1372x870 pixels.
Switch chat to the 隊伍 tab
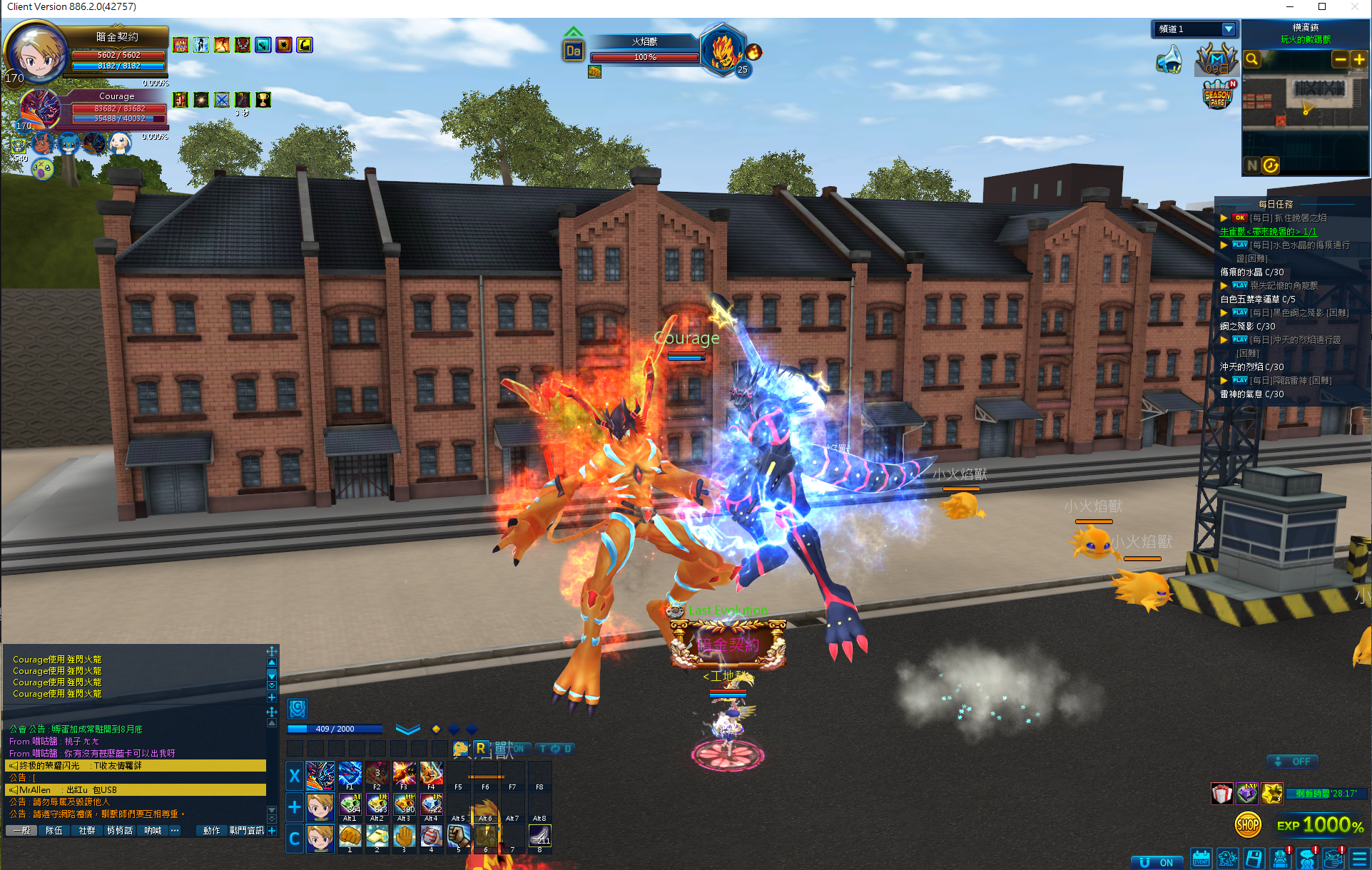click(54, 831)
